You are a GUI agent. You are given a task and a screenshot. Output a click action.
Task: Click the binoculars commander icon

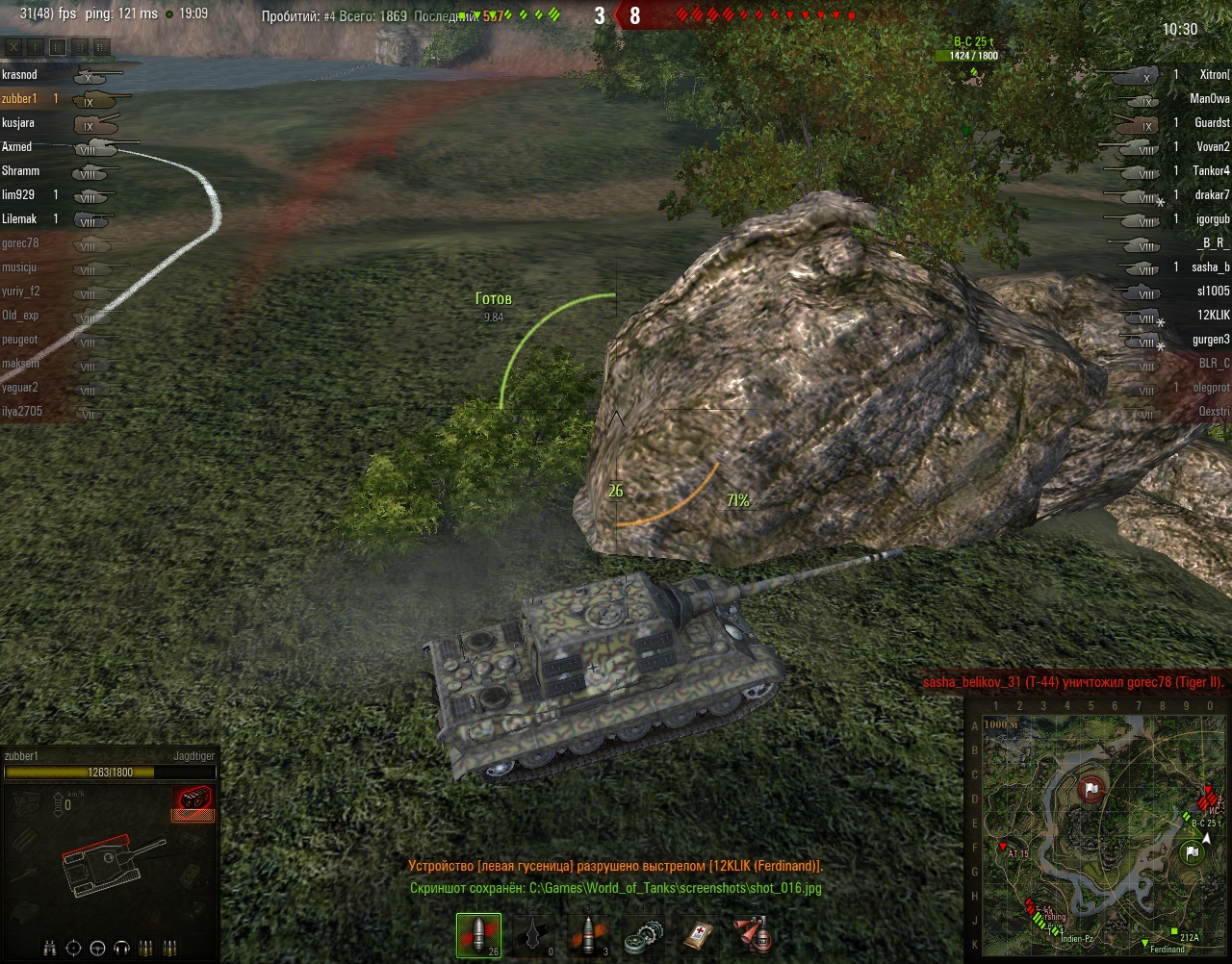click(50, 949)
